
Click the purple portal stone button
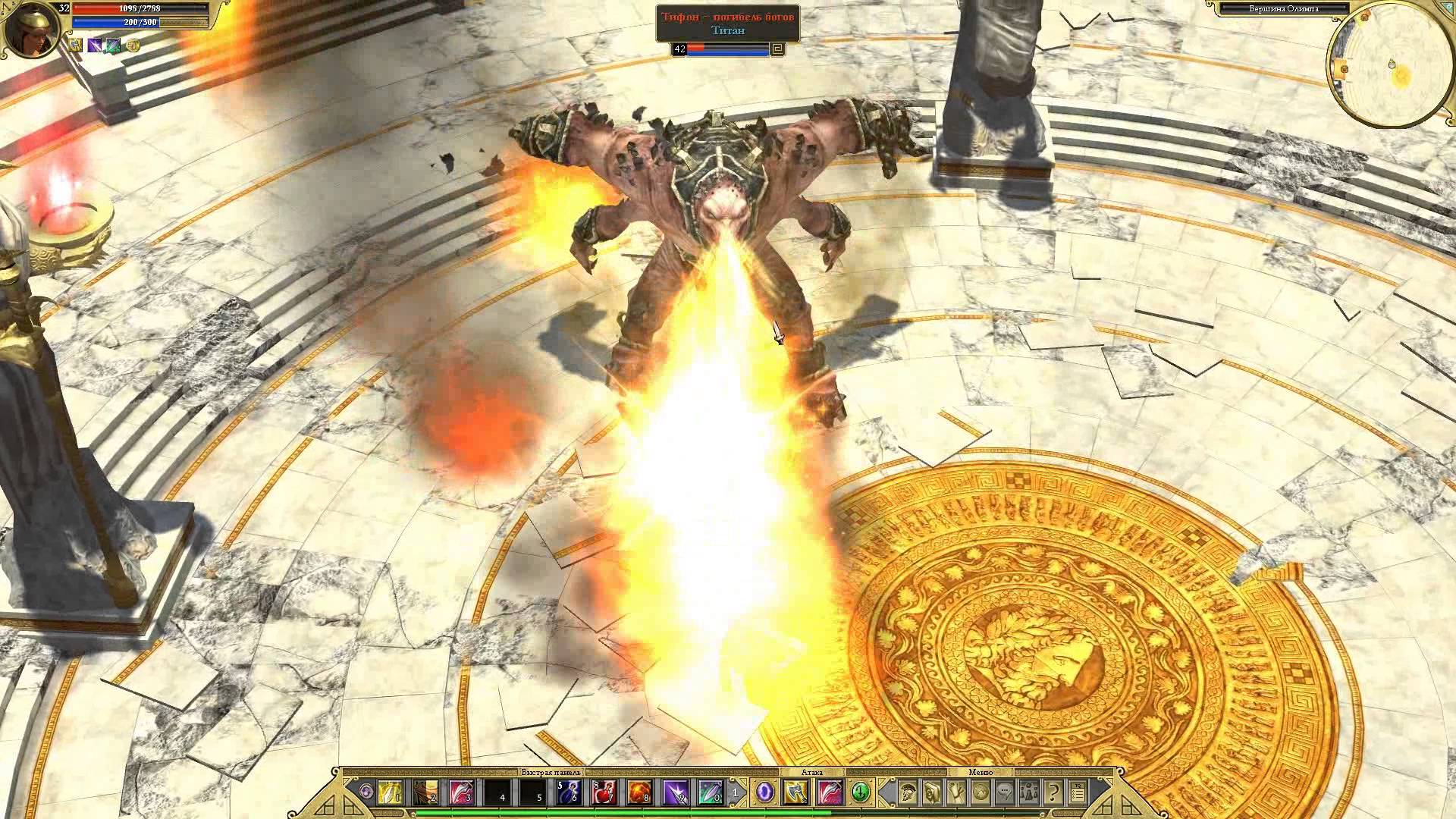tap(764, 792)
